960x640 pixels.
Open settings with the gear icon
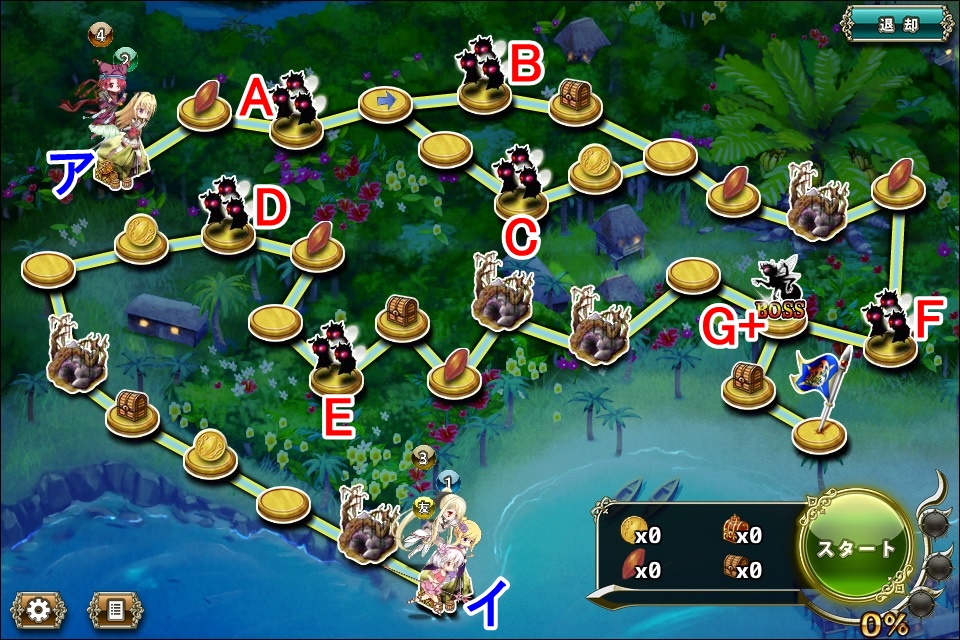click(39, 610)
